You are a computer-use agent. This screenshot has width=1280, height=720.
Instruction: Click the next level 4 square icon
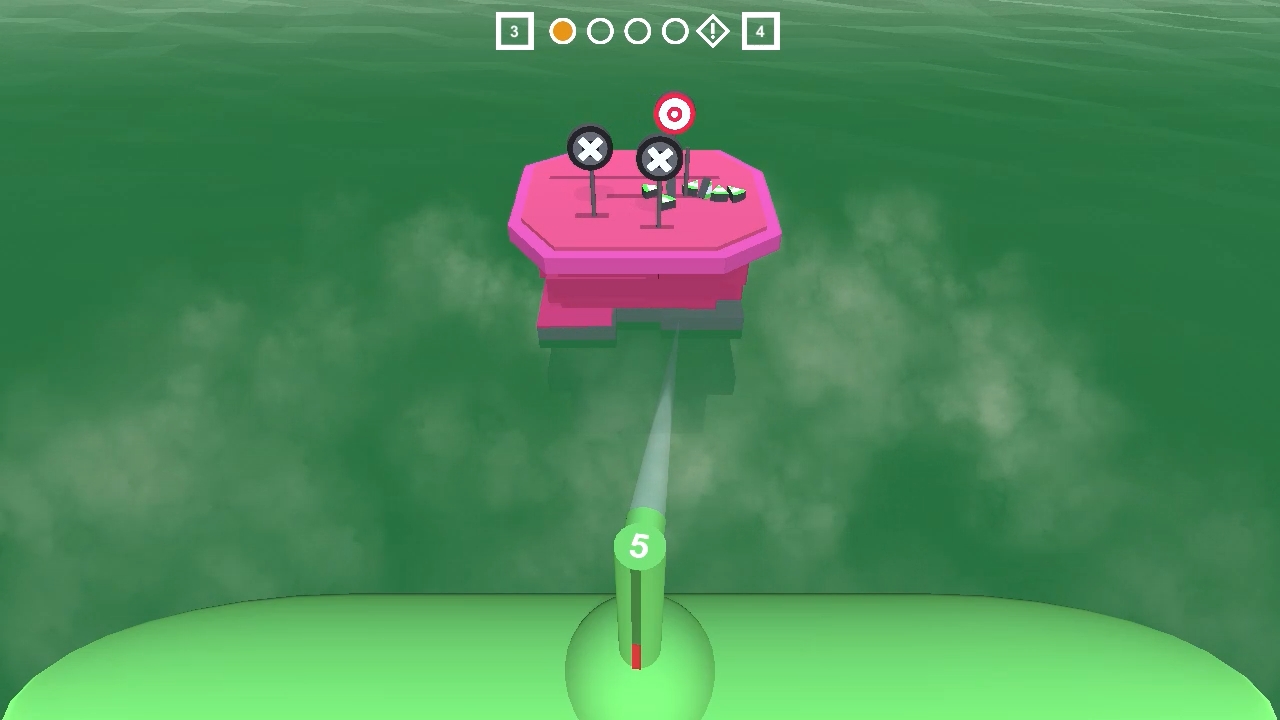[759, 31]
